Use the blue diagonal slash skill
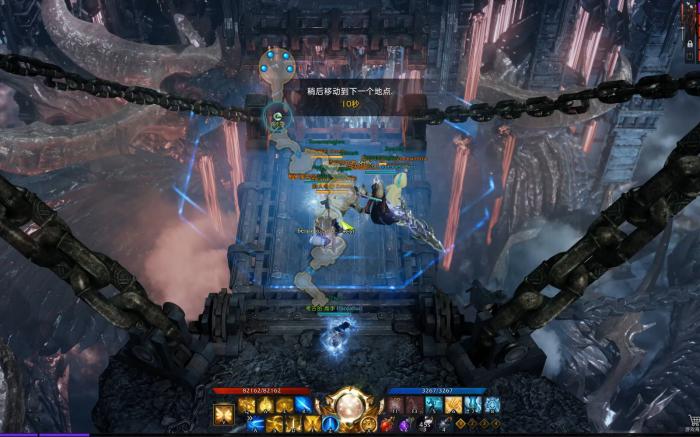This screenshot has height=437, width=700. click(302, 404)
